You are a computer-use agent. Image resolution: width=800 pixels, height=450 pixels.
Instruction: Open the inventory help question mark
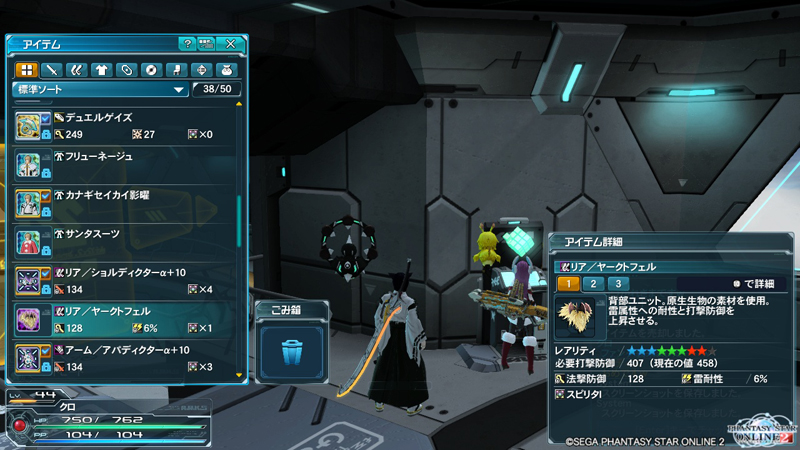186,44
